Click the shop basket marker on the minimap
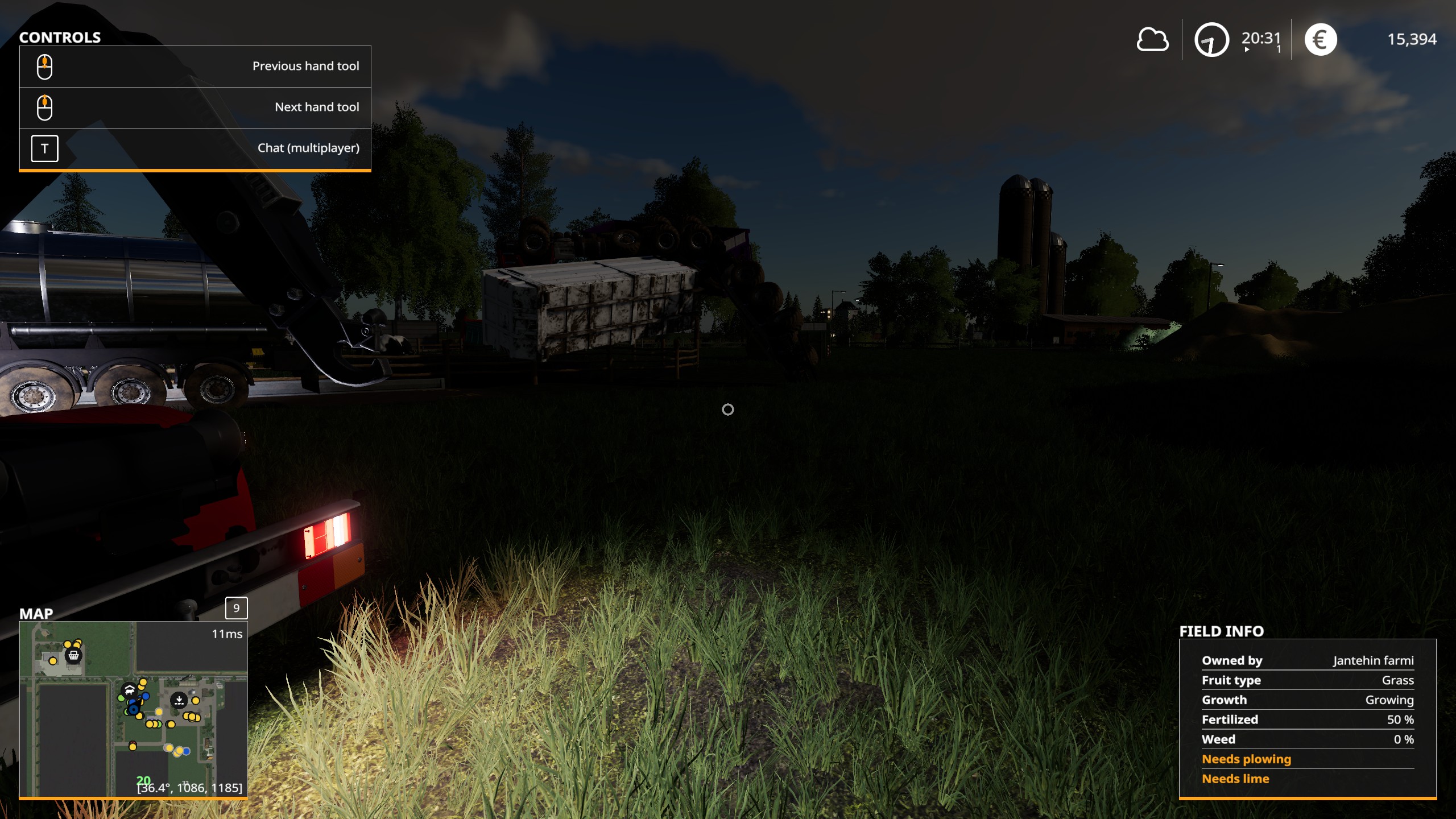Image resolution: width=1456 pixels, height=819 pixels. [x=73, y=656]
